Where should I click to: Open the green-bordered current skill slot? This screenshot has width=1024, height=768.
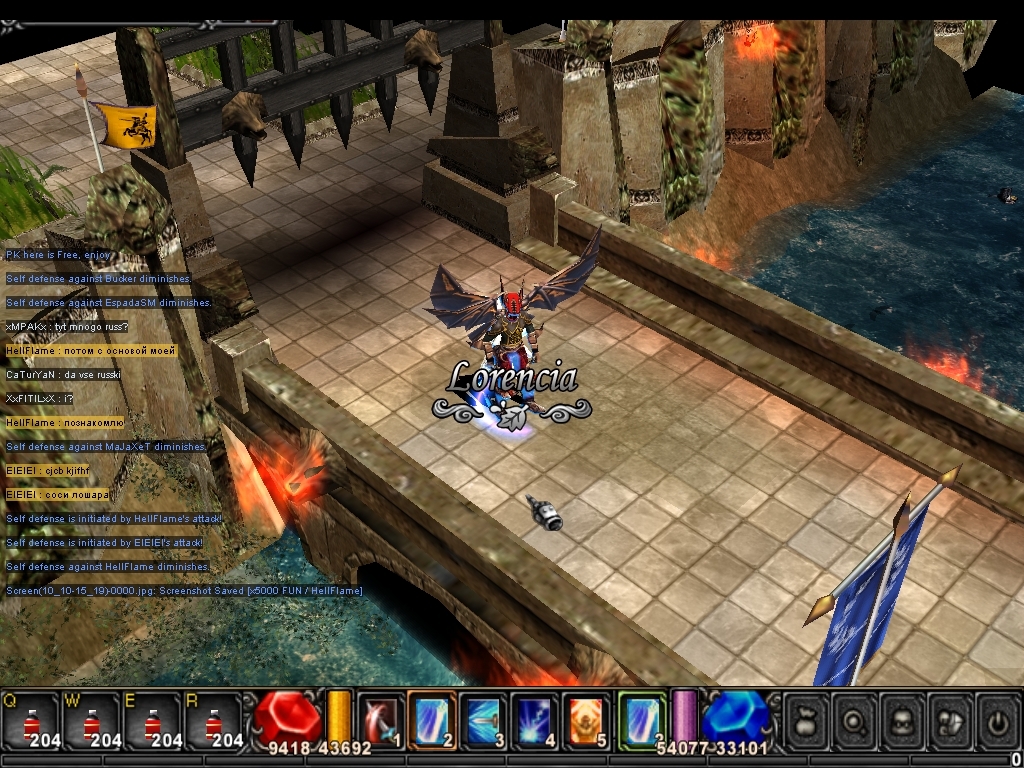tap(641, 720)
